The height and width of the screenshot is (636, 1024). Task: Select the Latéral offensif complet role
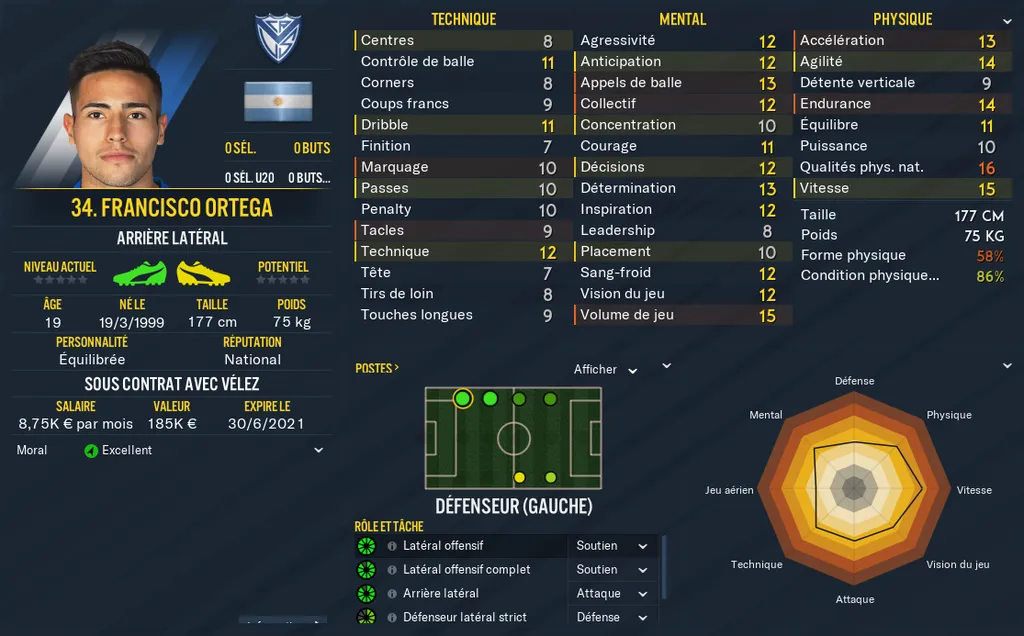pos(466,570)
